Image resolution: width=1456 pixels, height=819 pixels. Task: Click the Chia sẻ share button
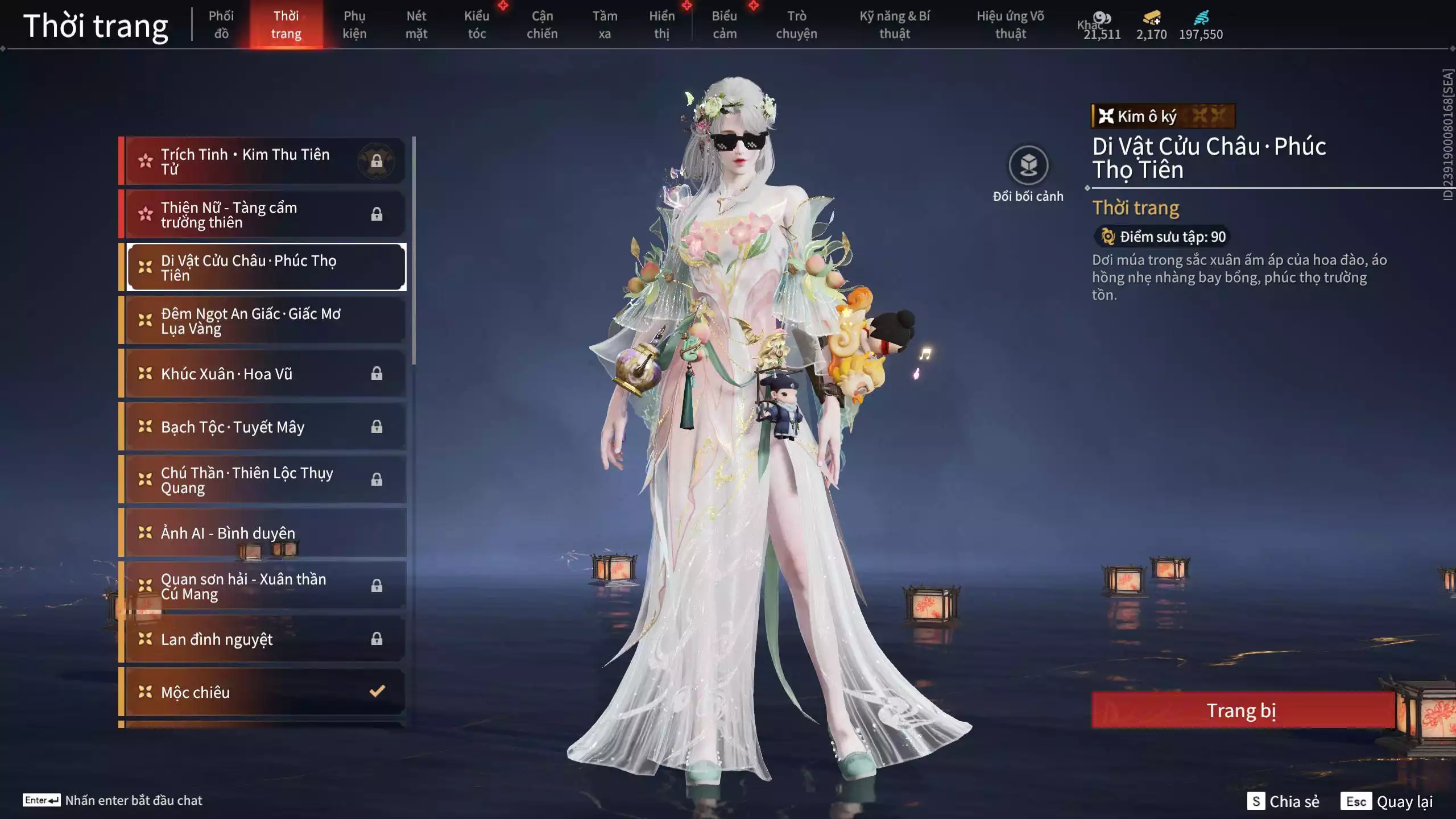coord(1284,801)
